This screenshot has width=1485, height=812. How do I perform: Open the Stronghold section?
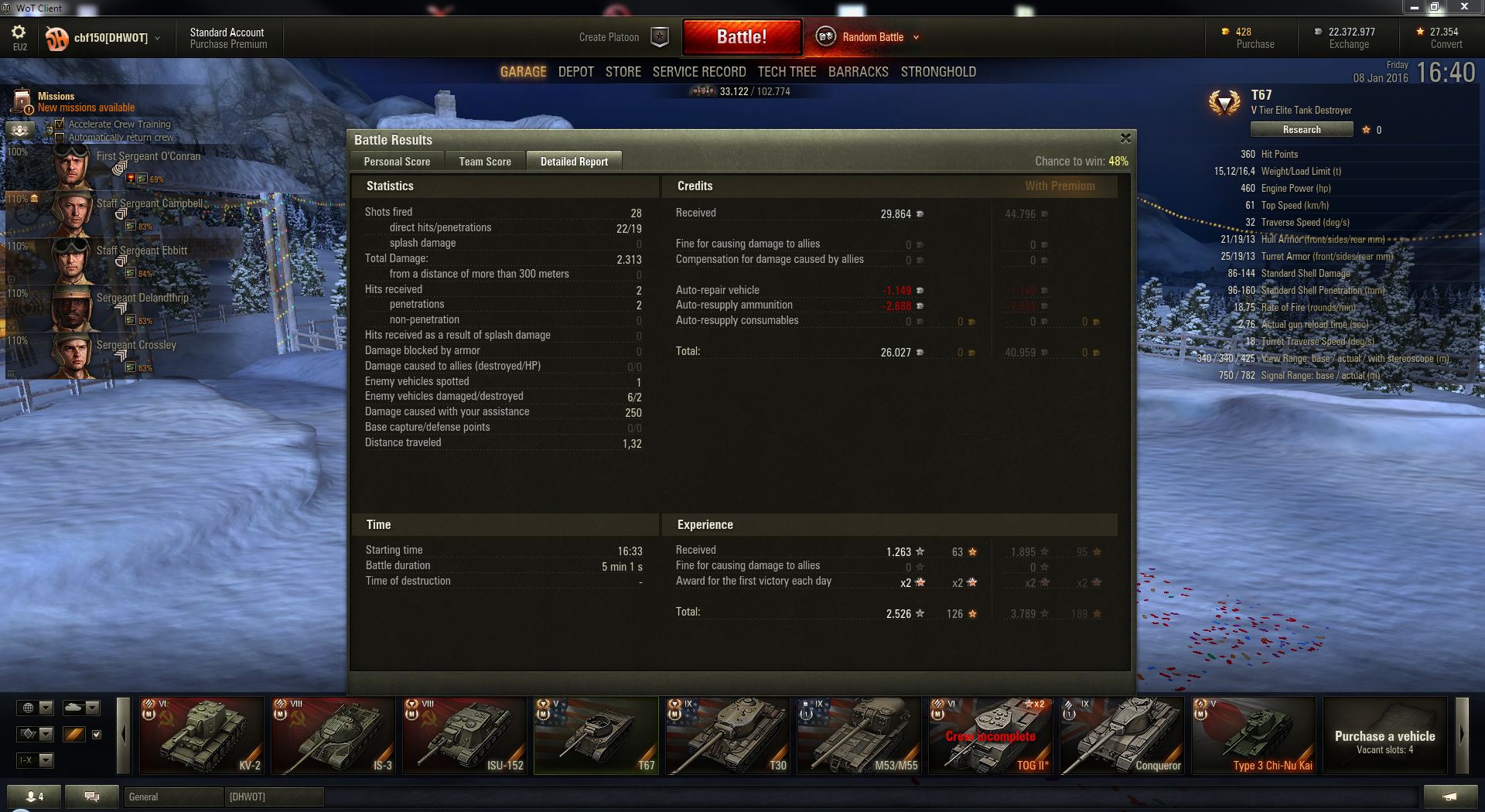(x=938, y=72)
